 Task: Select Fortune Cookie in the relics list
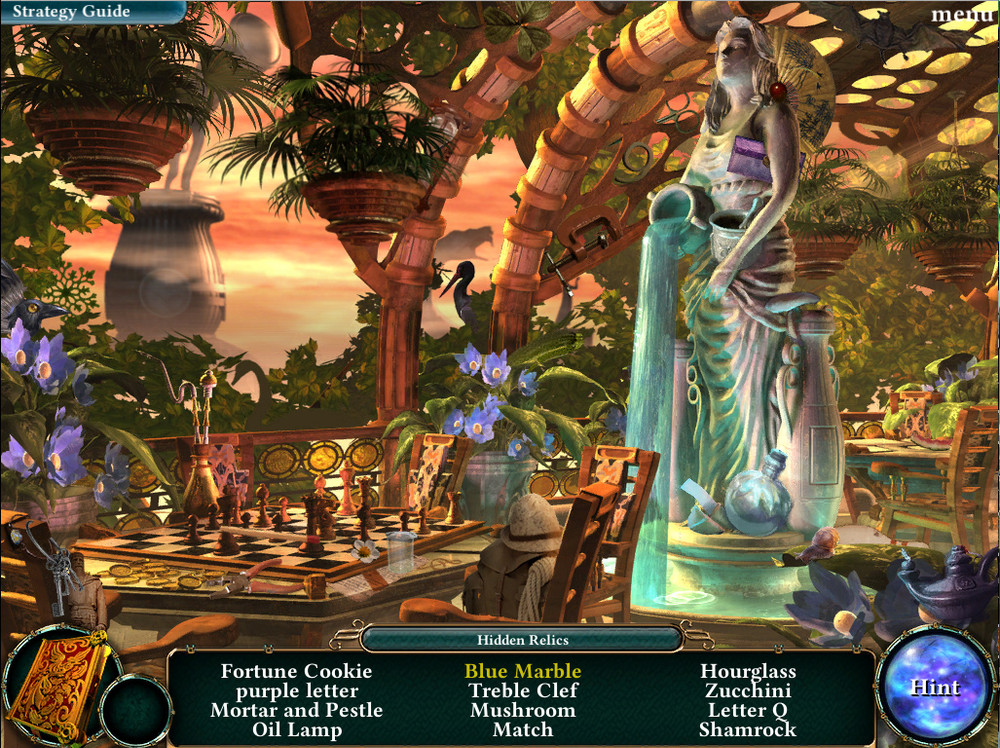(296, 671)
